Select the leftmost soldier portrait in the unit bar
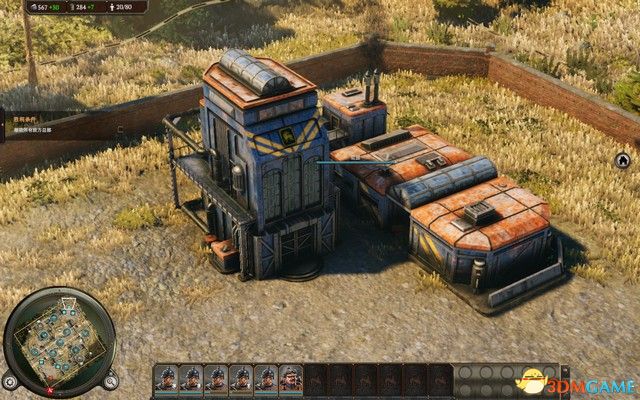This screenshot has width=640, height=400. (x=166, y=379)
